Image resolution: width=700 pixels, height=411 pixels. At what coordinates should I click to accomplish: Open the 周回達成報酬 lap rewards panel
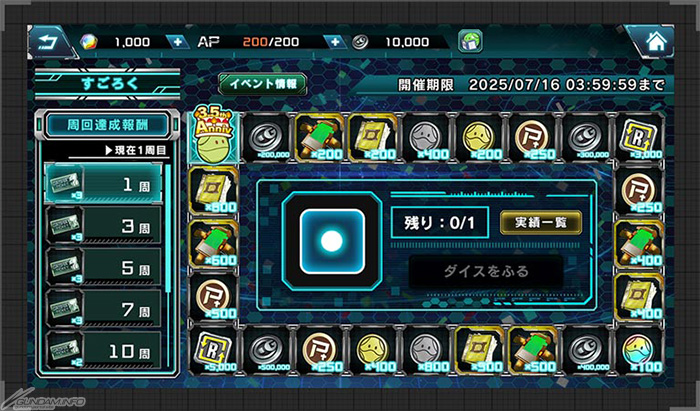(x=105, y=126)
